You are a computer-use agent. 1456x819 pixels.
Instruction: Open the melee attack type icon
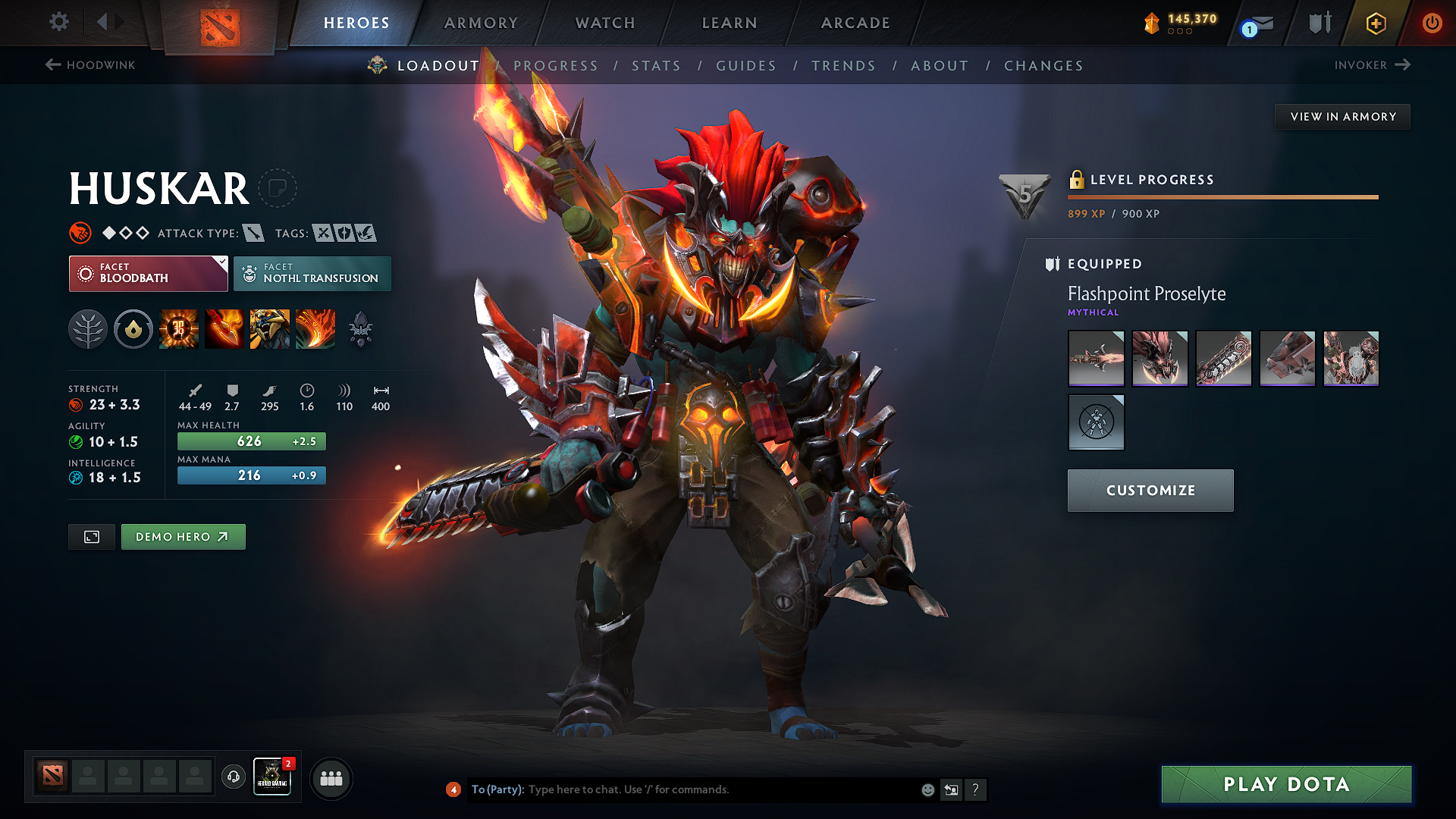tap(253, 233)
